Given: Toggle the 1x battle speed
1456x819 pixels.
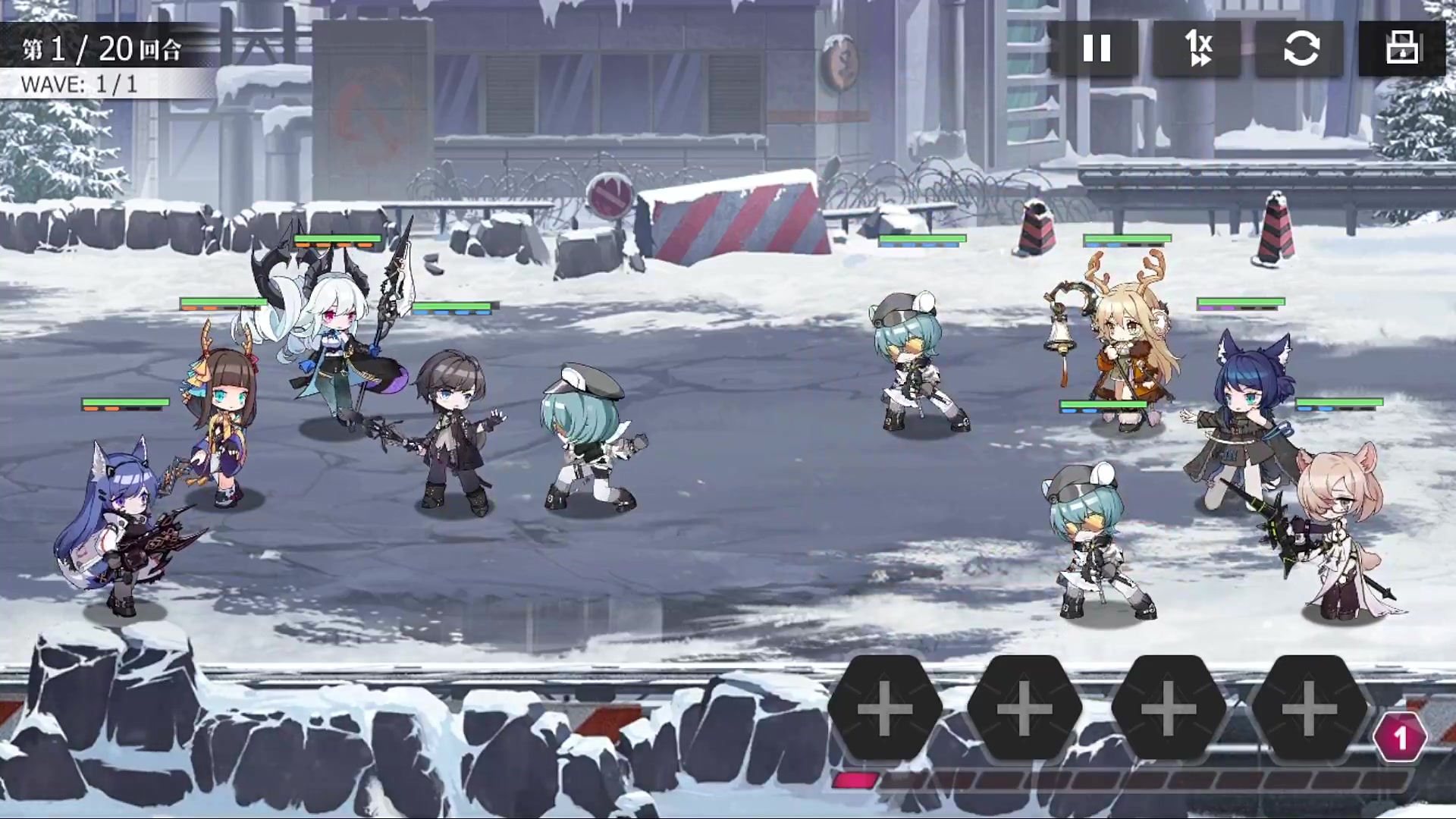Looking at the screenshot, I should (1198, 49).
